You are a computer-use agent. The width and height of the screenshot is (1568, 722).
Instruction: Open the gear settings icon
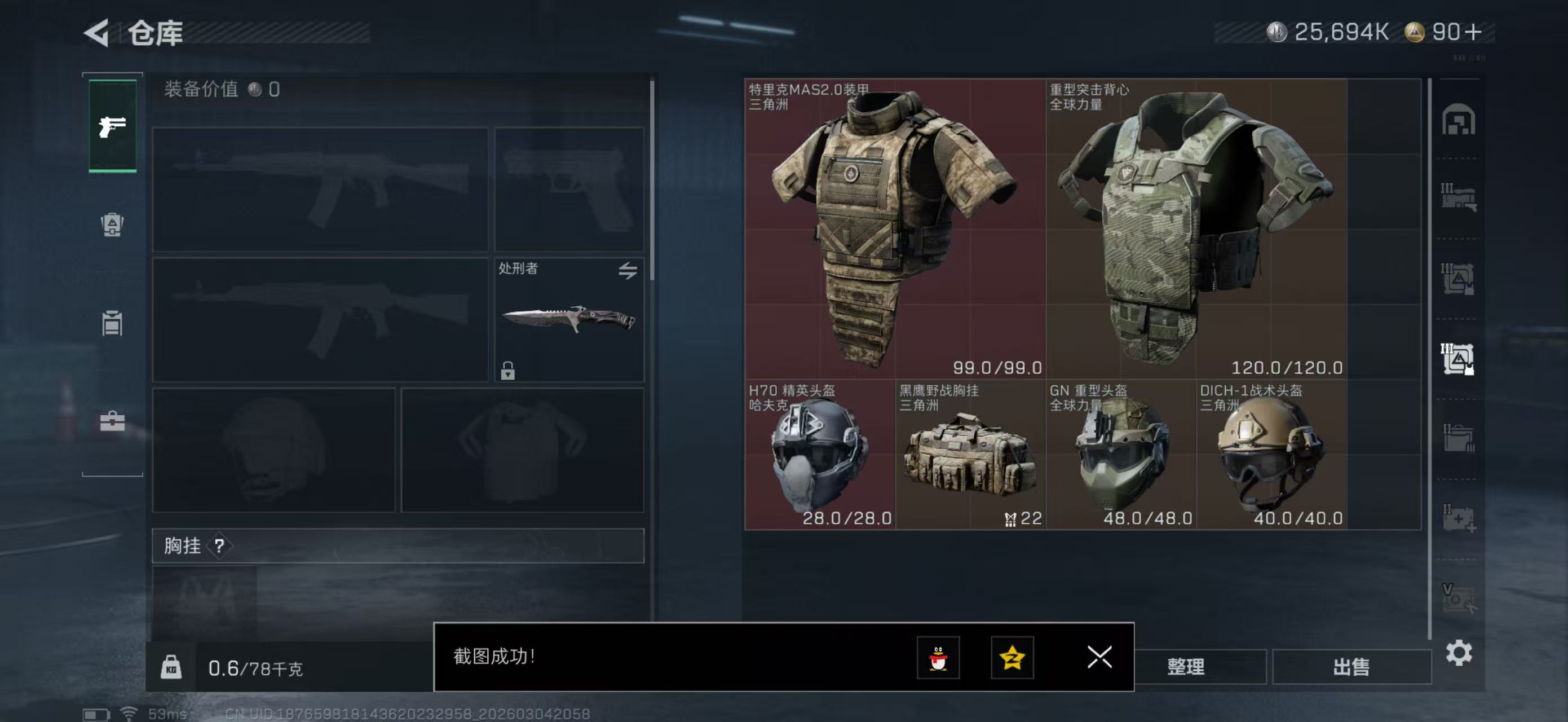[x=1459, y=653]
